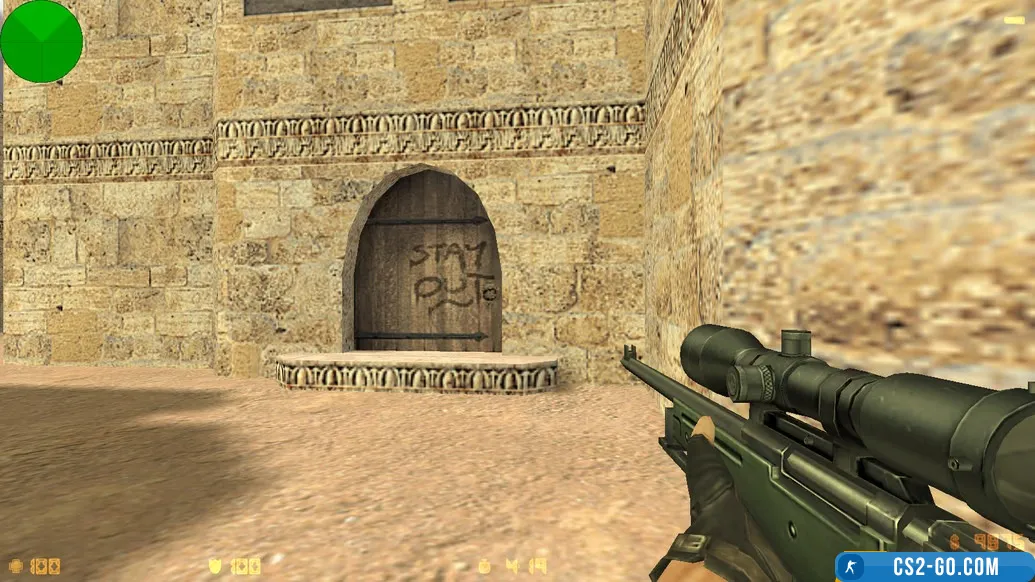Image resolution: width=1035 pixels, height=582 pixels.
Task: Click the green circular radar
Action: click(41, 41)
